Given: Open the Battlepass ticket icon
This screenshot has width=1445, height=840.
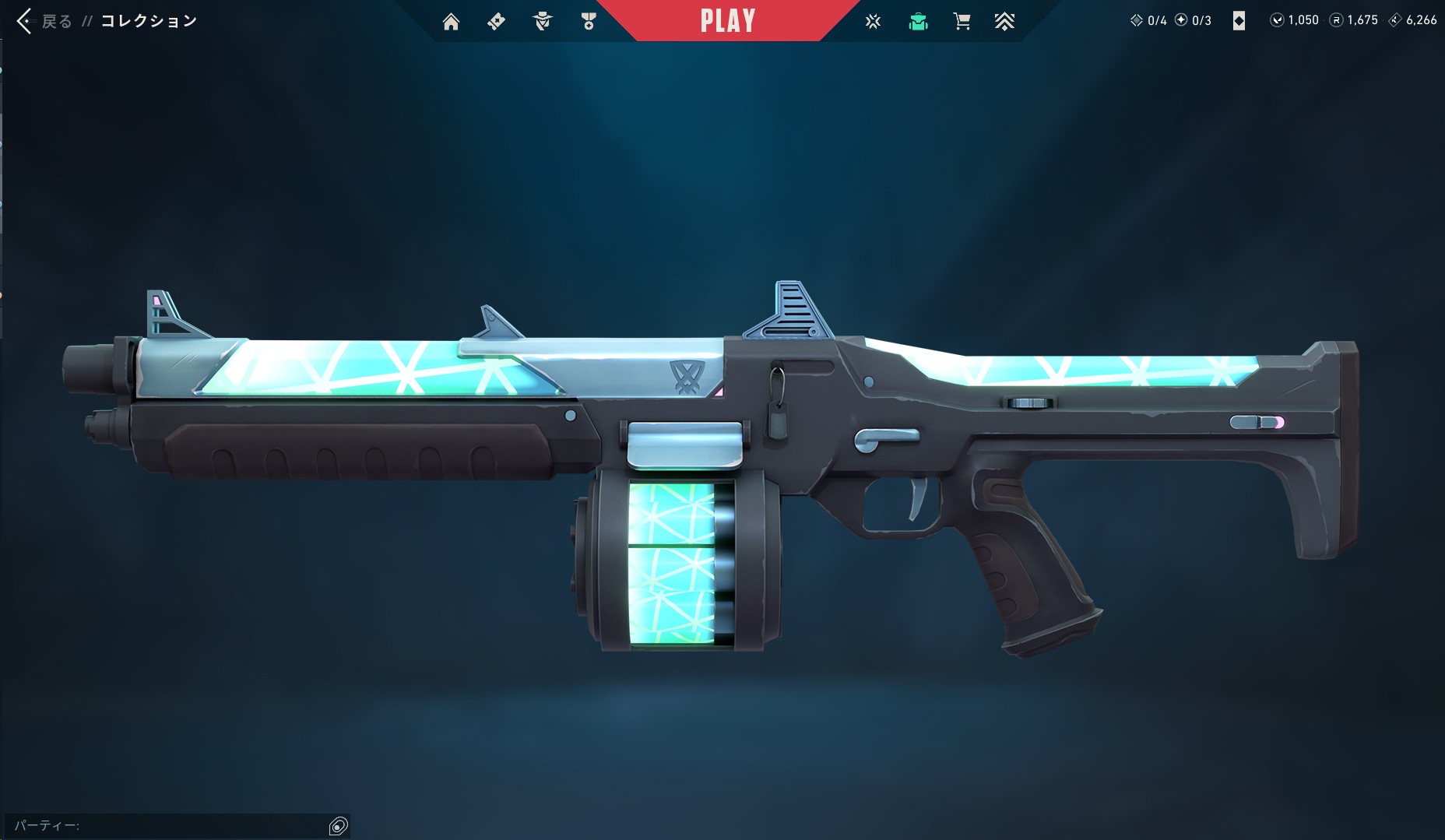Looking at the screenshot, I should pyautogui.click(x=496, y=21).
